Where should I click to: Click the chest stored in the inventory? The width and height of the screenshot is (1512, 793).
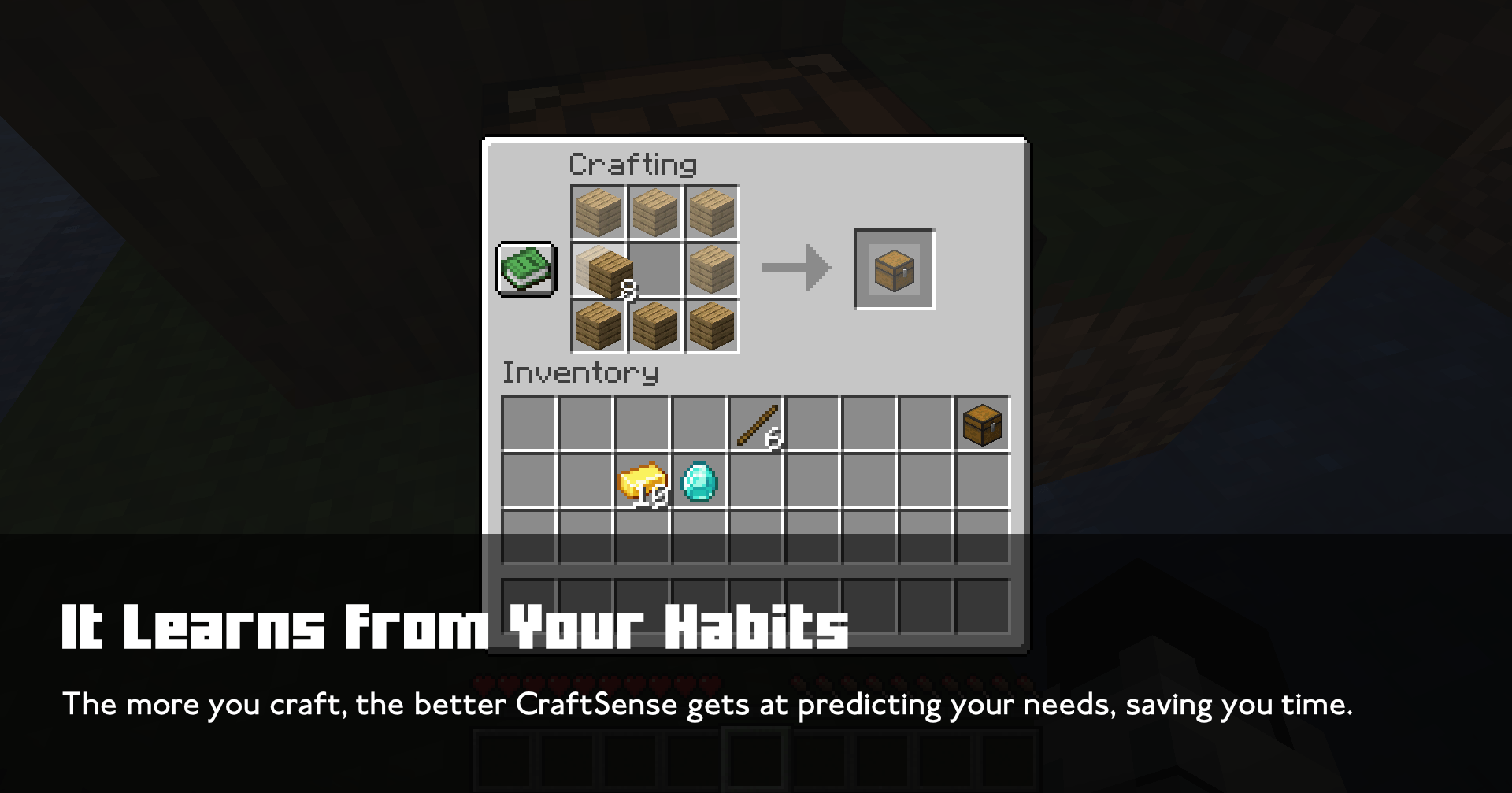point(981,425)
